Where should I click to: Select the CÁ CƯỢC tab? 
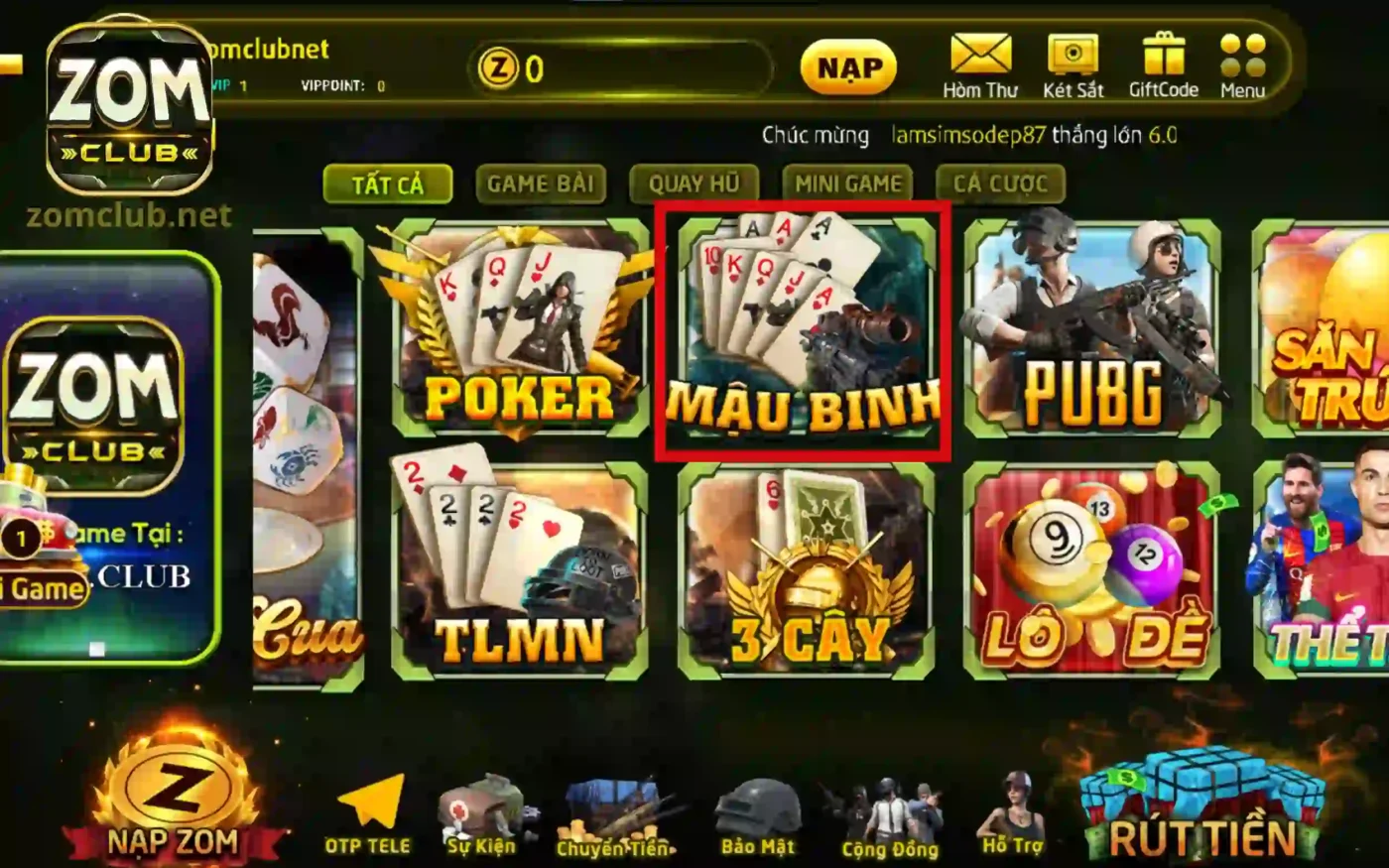[997, 184]
